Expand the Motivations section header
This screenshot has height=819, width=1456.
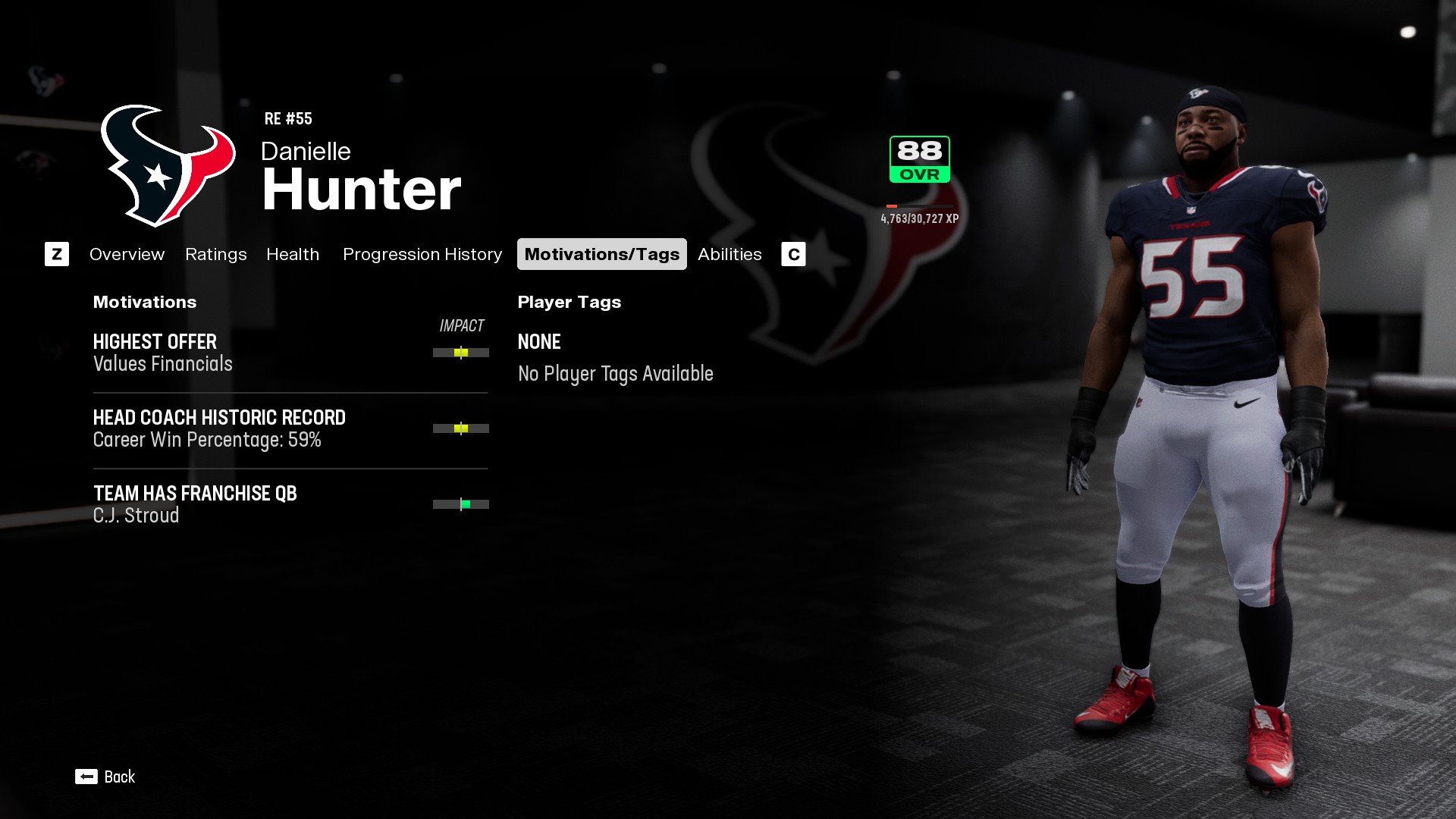pos(144,302)
